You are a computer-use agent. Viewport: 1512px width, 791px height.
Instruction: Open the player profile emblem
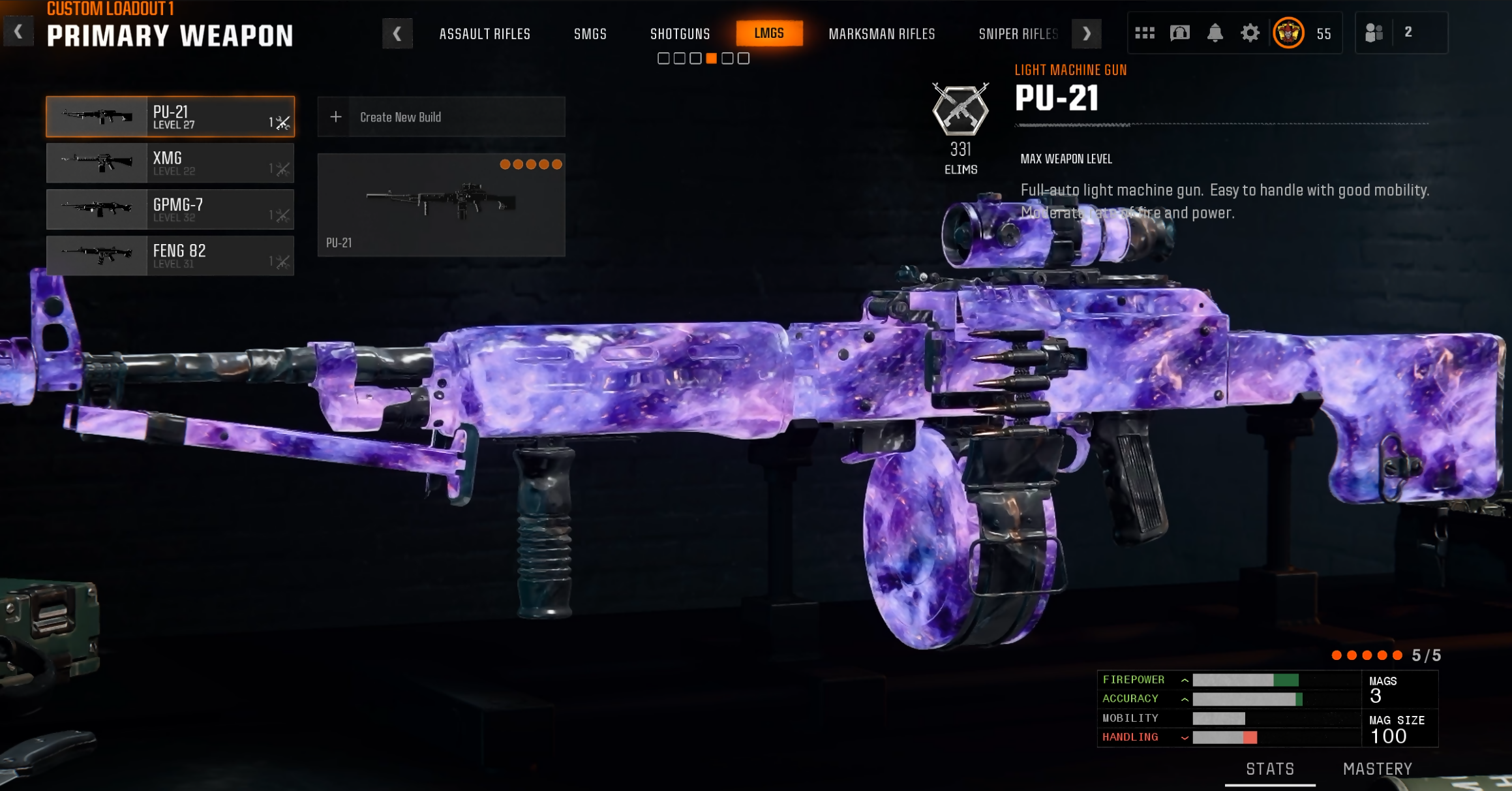point(1288,33)
